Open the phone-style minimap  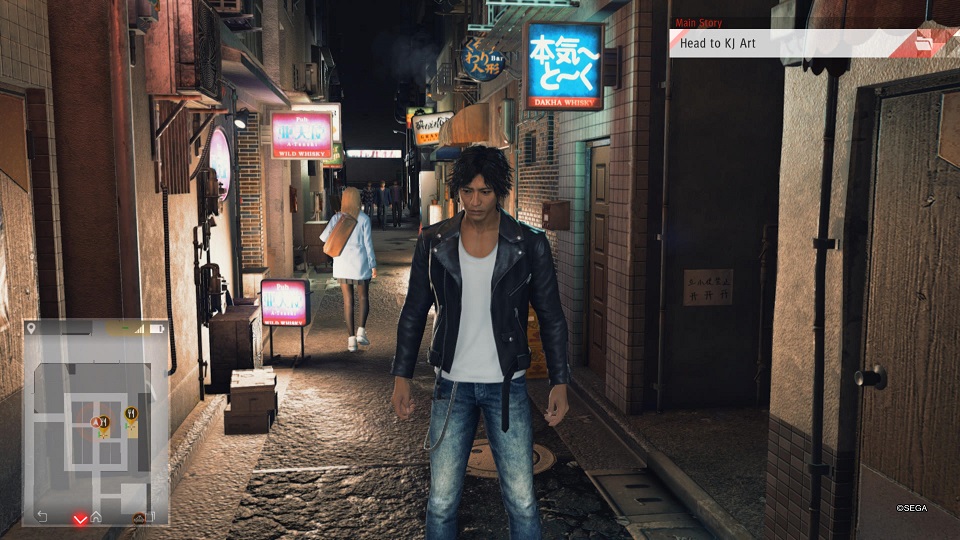(96, 422)
